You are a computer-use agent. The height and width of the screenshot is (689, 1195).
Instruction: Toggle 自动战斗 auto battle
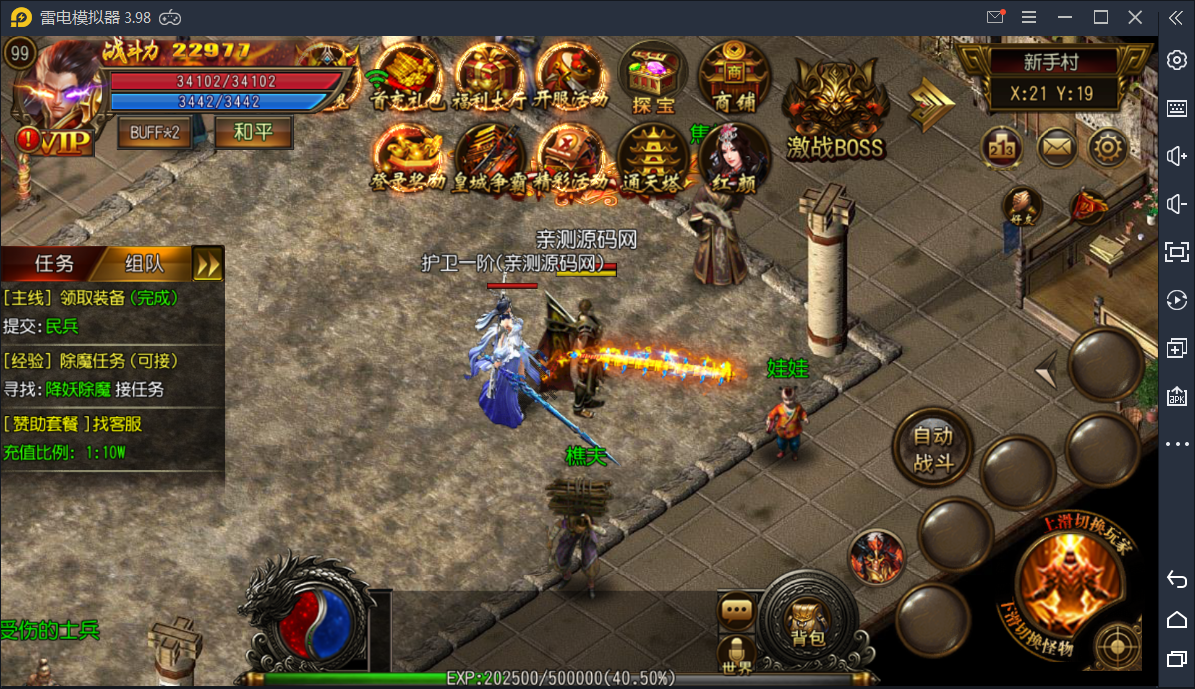(x=933, y=449)
